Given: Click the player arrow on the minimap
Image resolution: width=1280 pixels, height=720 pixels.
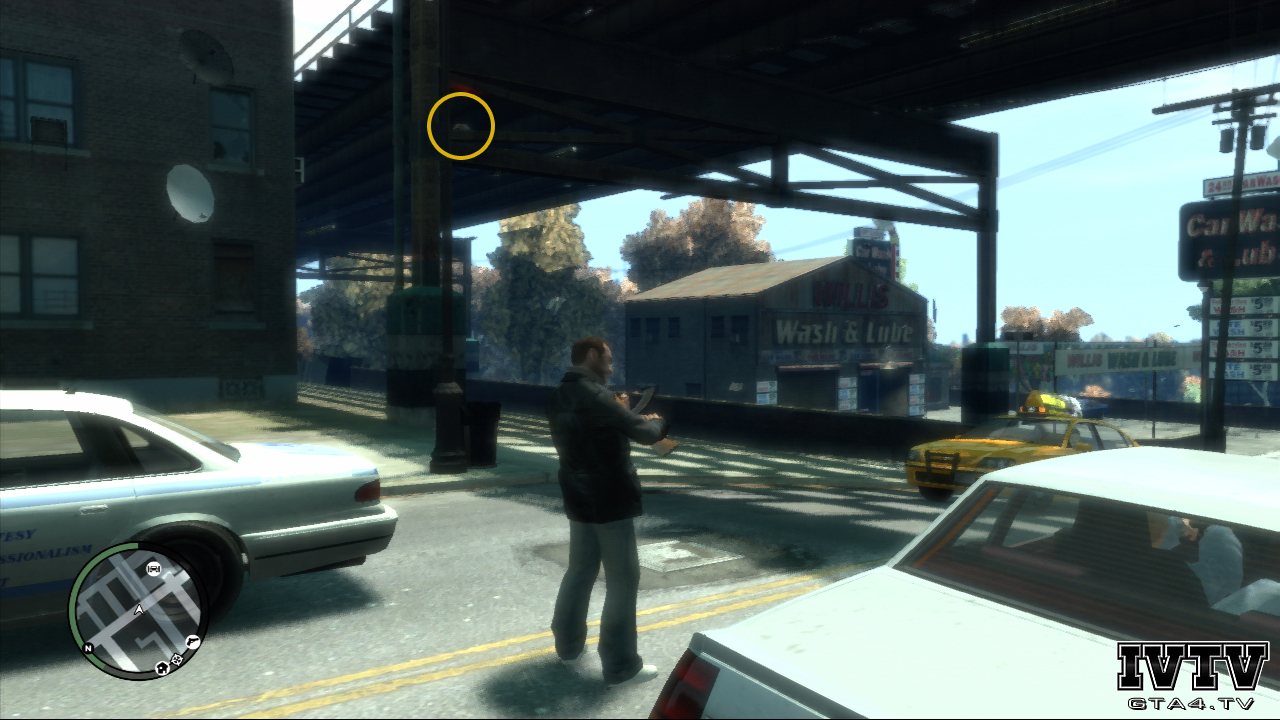Looking at the screenshot, I should point(138,609).
